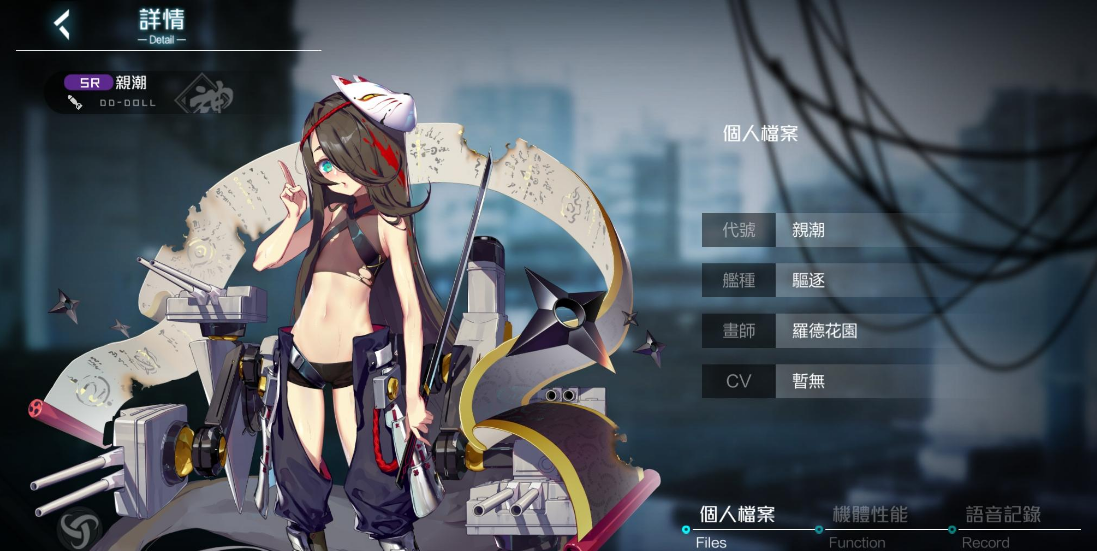
Task: Go back using the arrow button
Action: pyautogui.click(x=63, y=25)
